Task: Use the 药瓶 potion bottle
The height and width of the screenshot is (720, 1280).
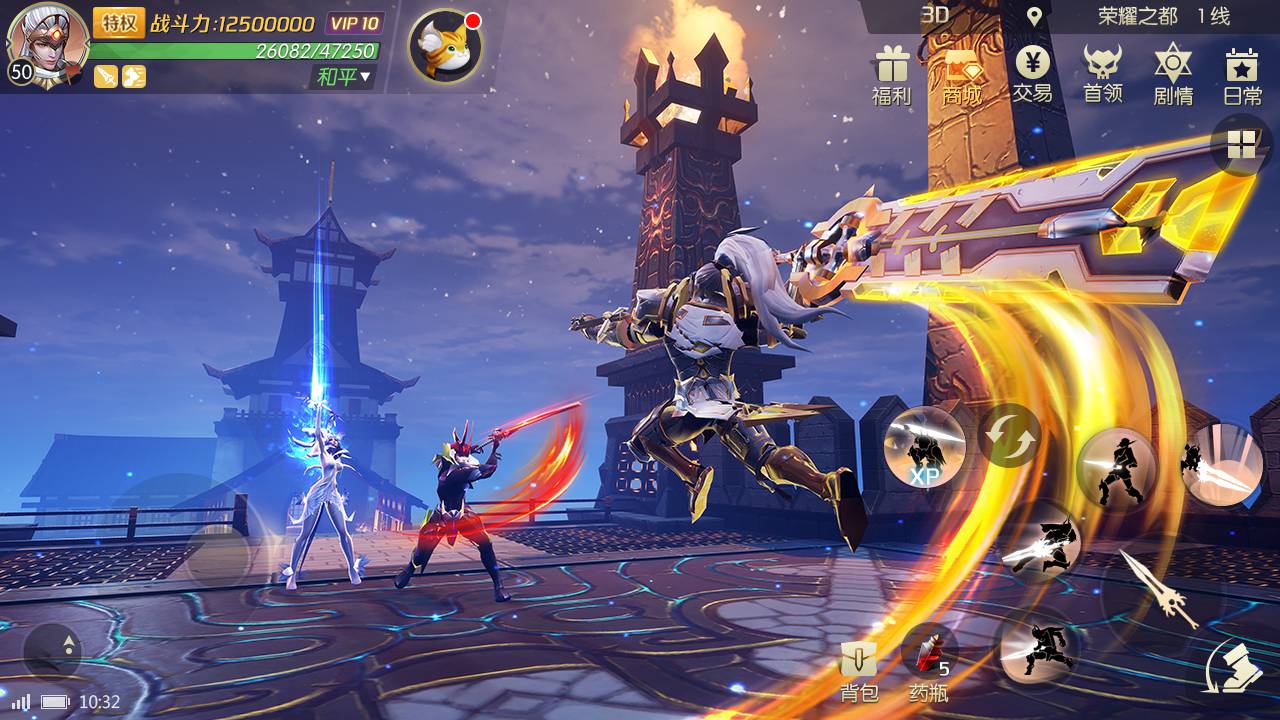Action: (x=928, y=663)
